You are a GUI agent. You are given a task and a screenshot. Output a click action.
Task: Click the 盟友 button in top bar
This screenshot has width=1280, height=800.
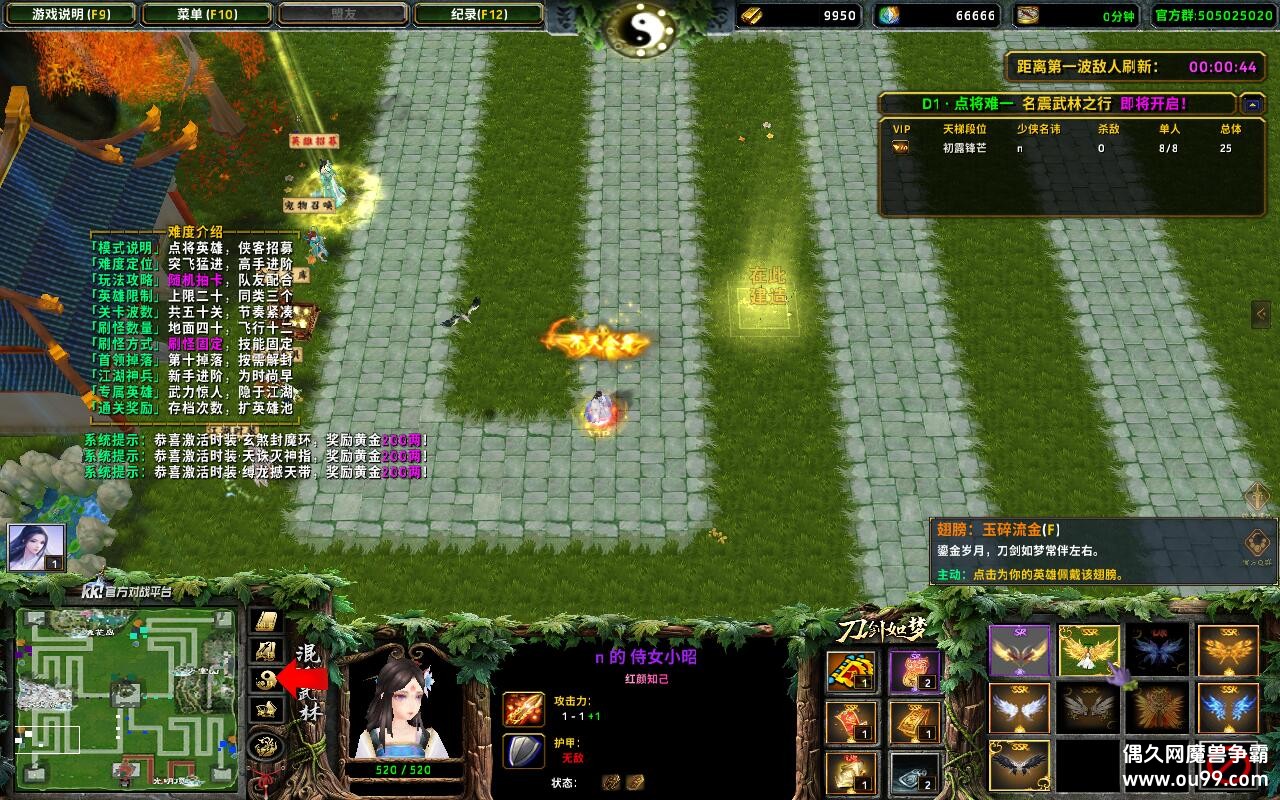(340, 15)
